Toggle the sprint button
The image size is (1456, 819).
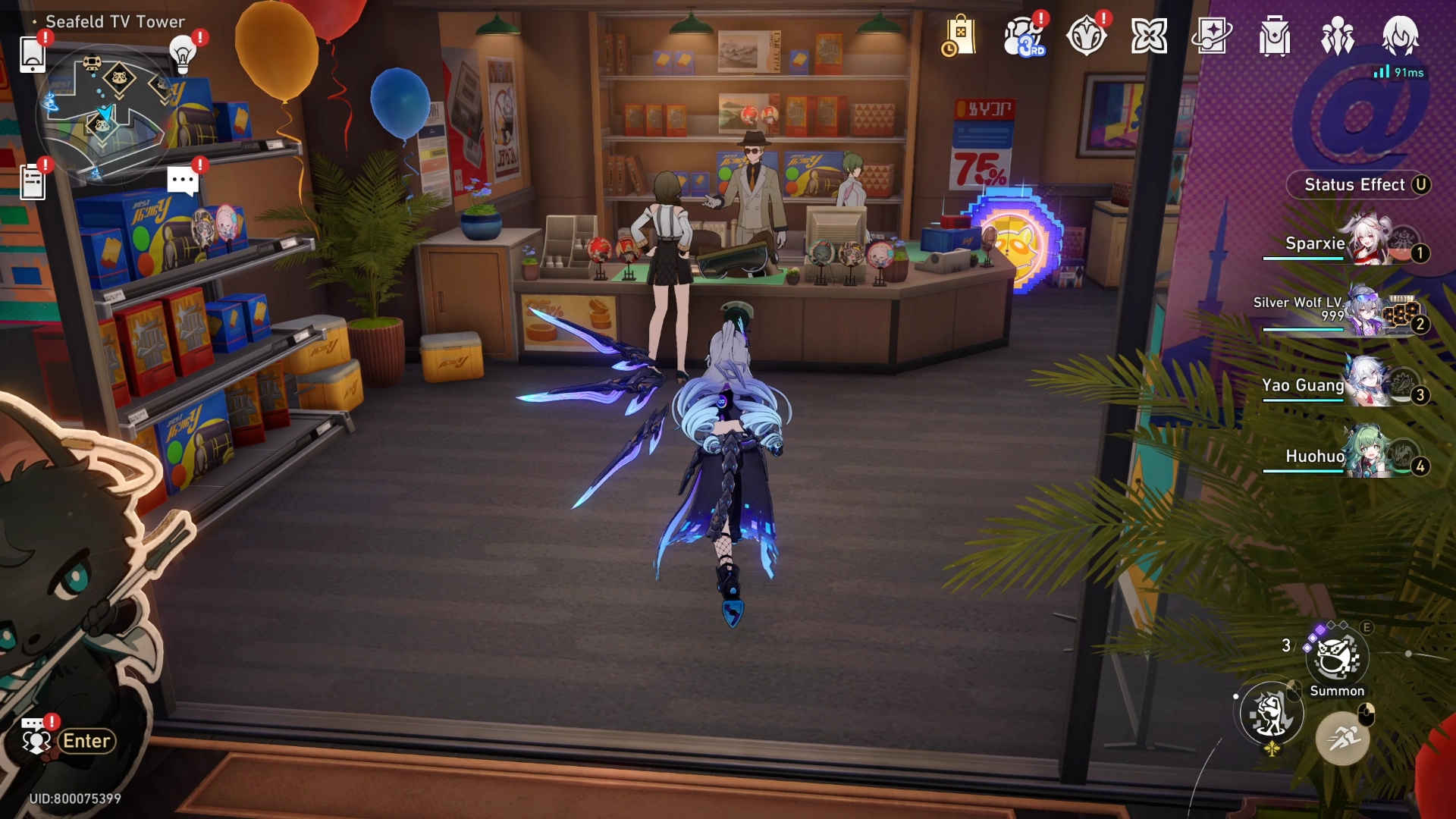click(1342, 737)
